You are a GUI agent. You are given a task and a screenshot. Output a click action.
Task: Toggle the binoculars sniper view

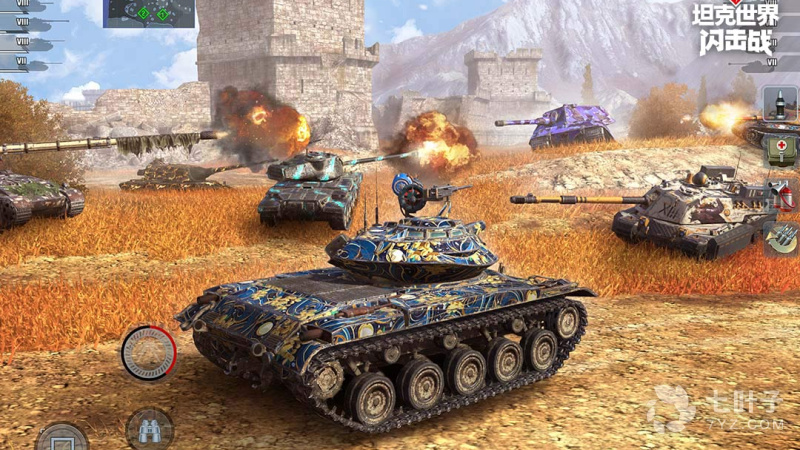tap(150, 428)
